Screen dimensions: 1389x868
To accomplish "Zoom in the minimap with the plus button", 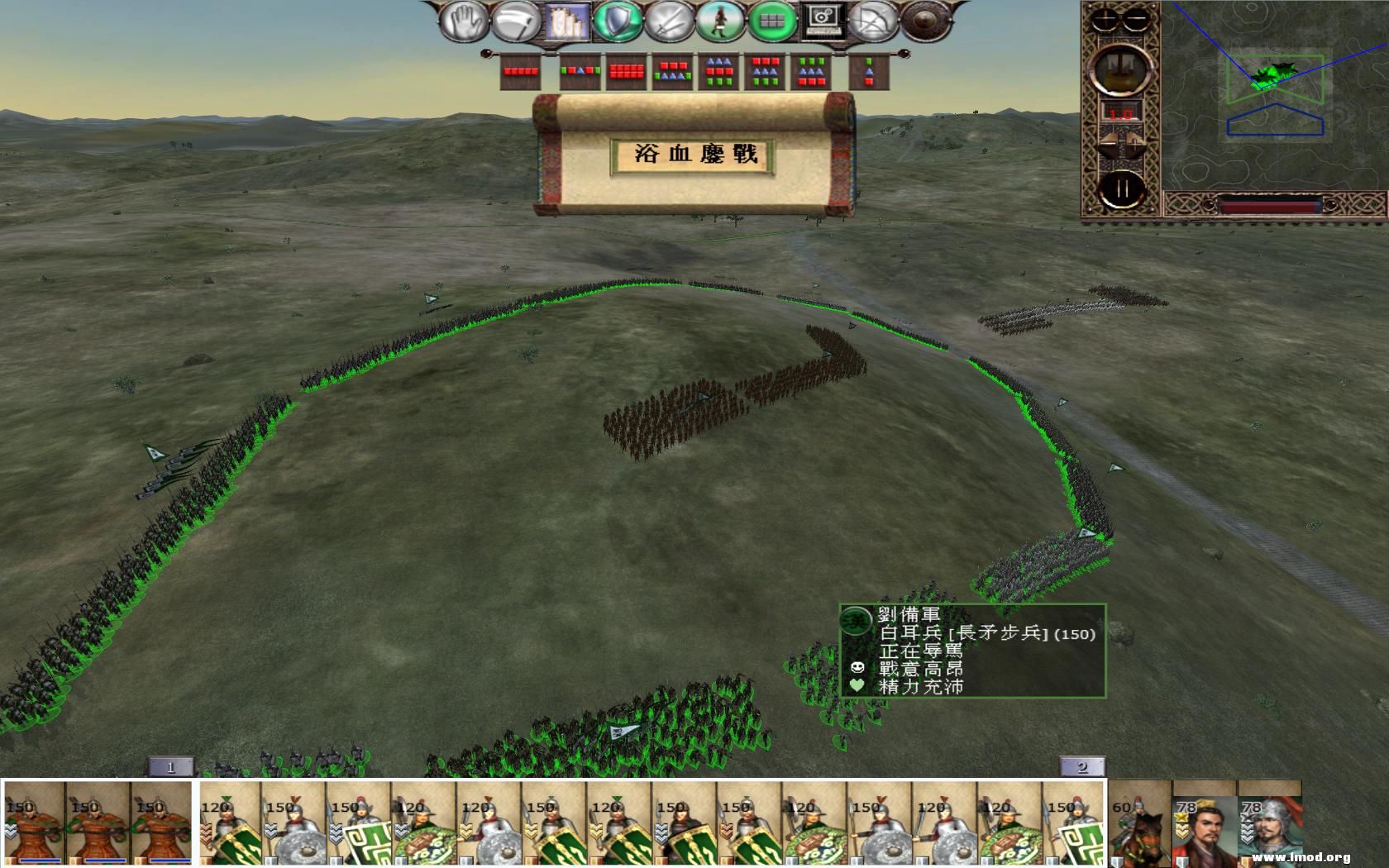I will click(x=1105, y=19).
